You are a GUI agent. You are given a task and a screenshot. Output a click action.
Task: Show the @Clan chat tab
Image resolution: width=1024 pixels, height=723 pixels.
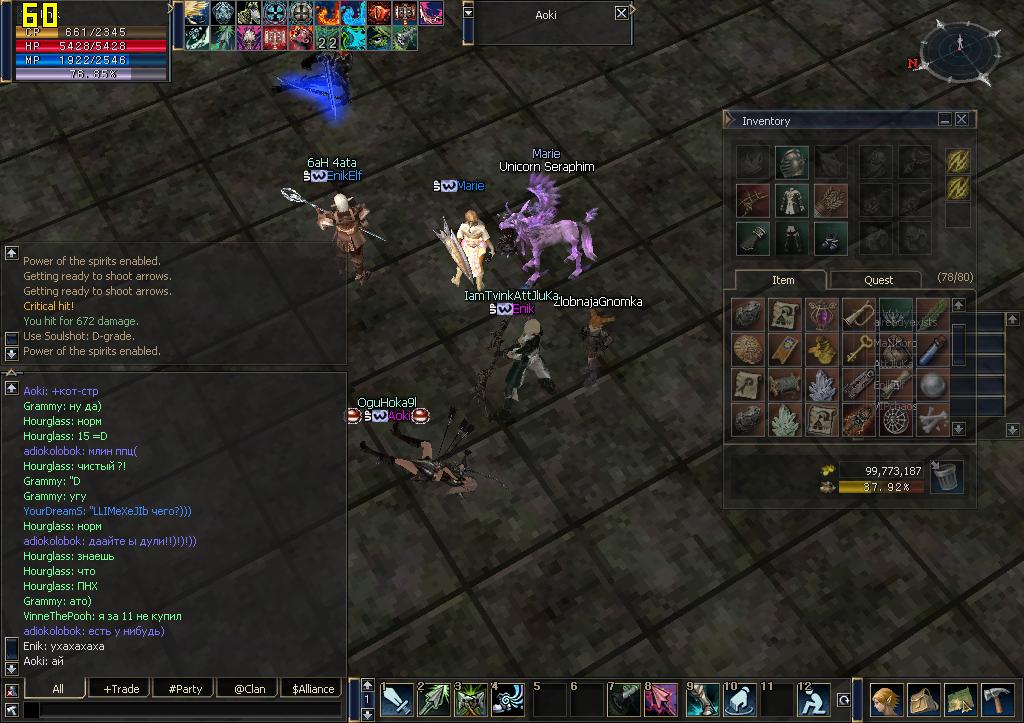249,688
